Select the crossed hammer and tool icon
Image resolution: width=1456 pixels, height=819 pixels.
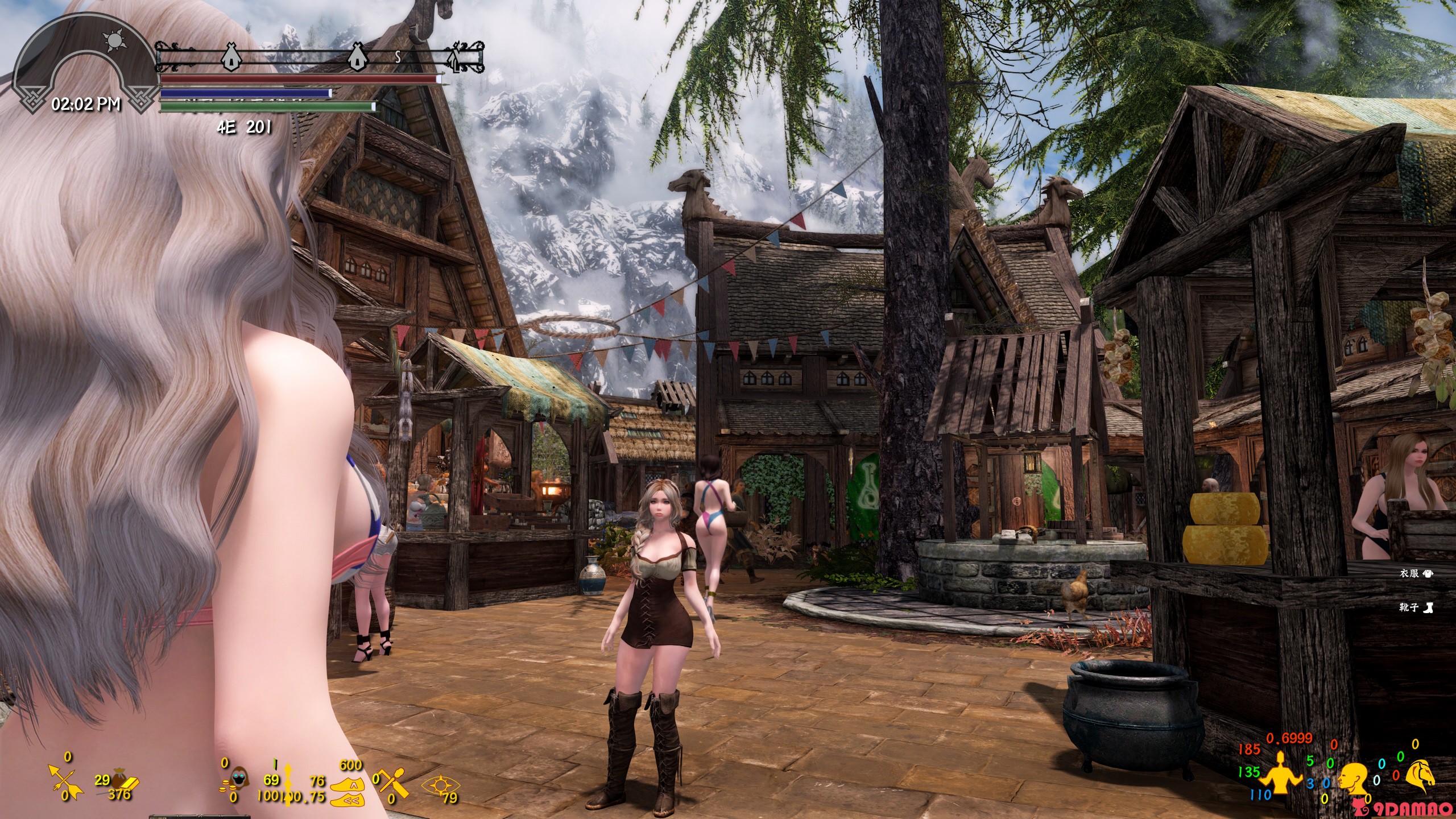coord(395,784)
